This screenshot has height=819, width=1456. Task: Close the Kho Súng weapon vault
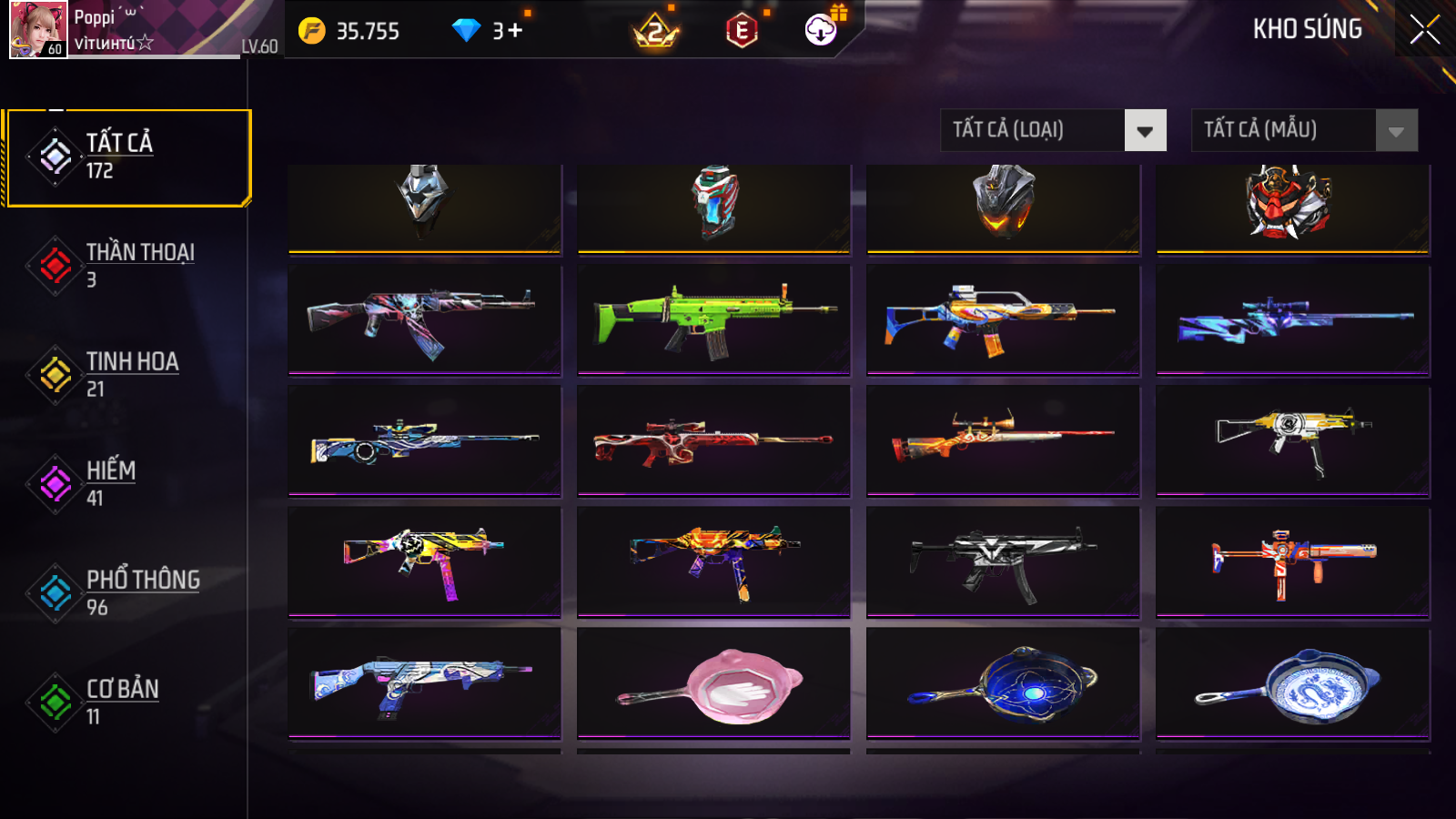pyautogui.click(x=1424, y=30)
